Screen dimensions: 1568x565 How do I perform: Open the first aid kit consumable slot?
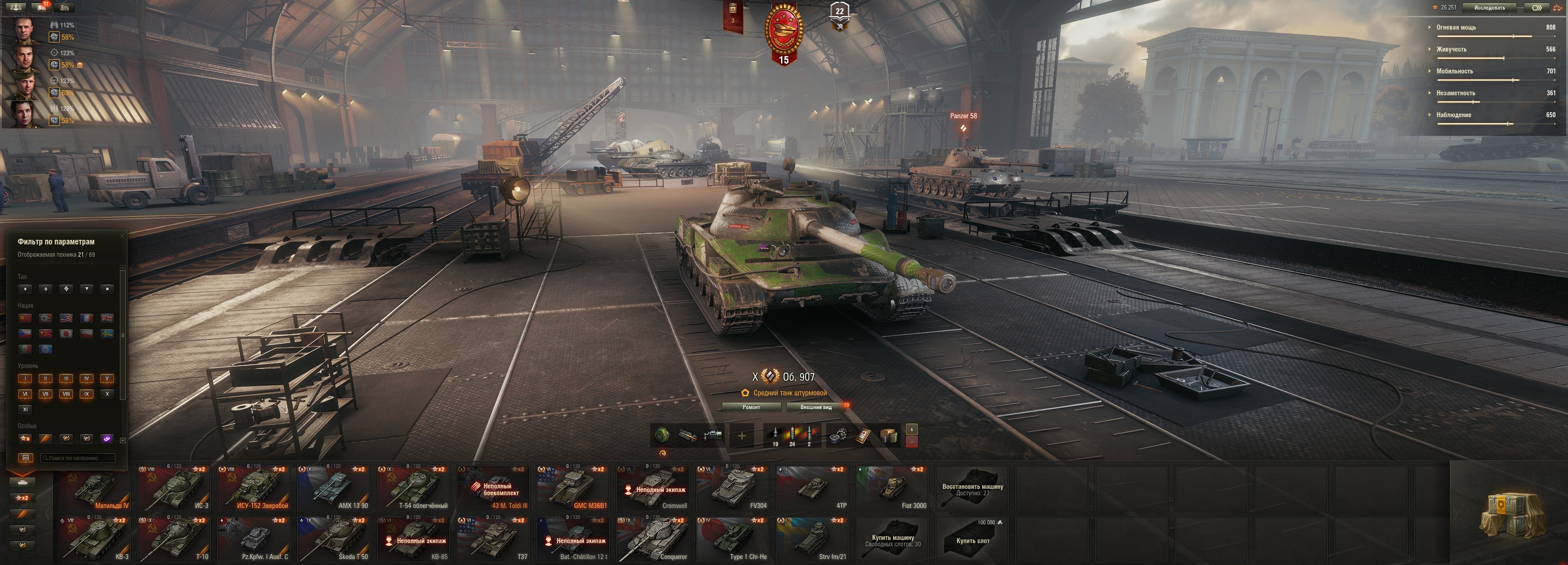[x=863, y=435]
